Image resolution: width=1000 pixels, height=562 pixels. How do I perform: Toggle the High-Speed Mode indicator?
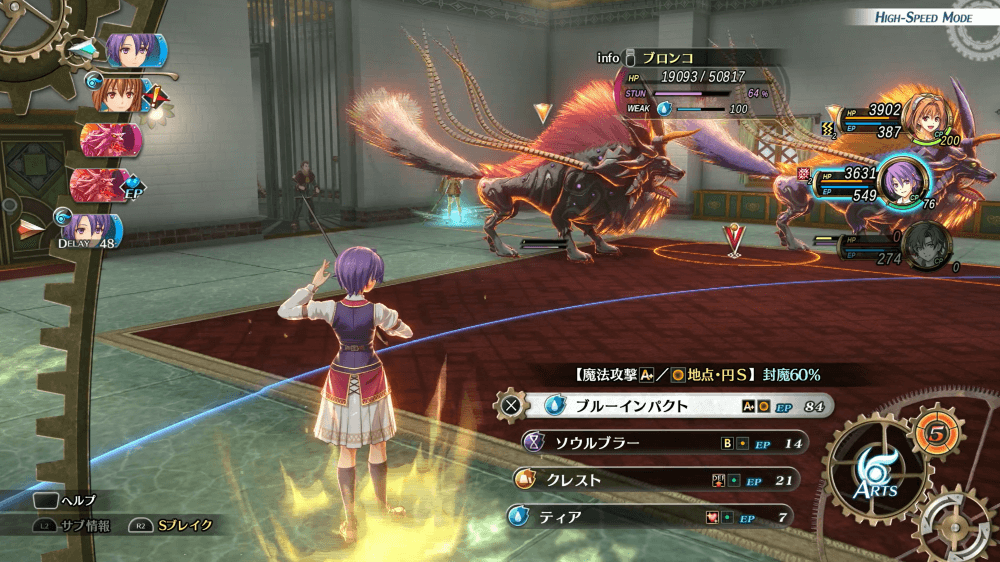pos(921,18)
